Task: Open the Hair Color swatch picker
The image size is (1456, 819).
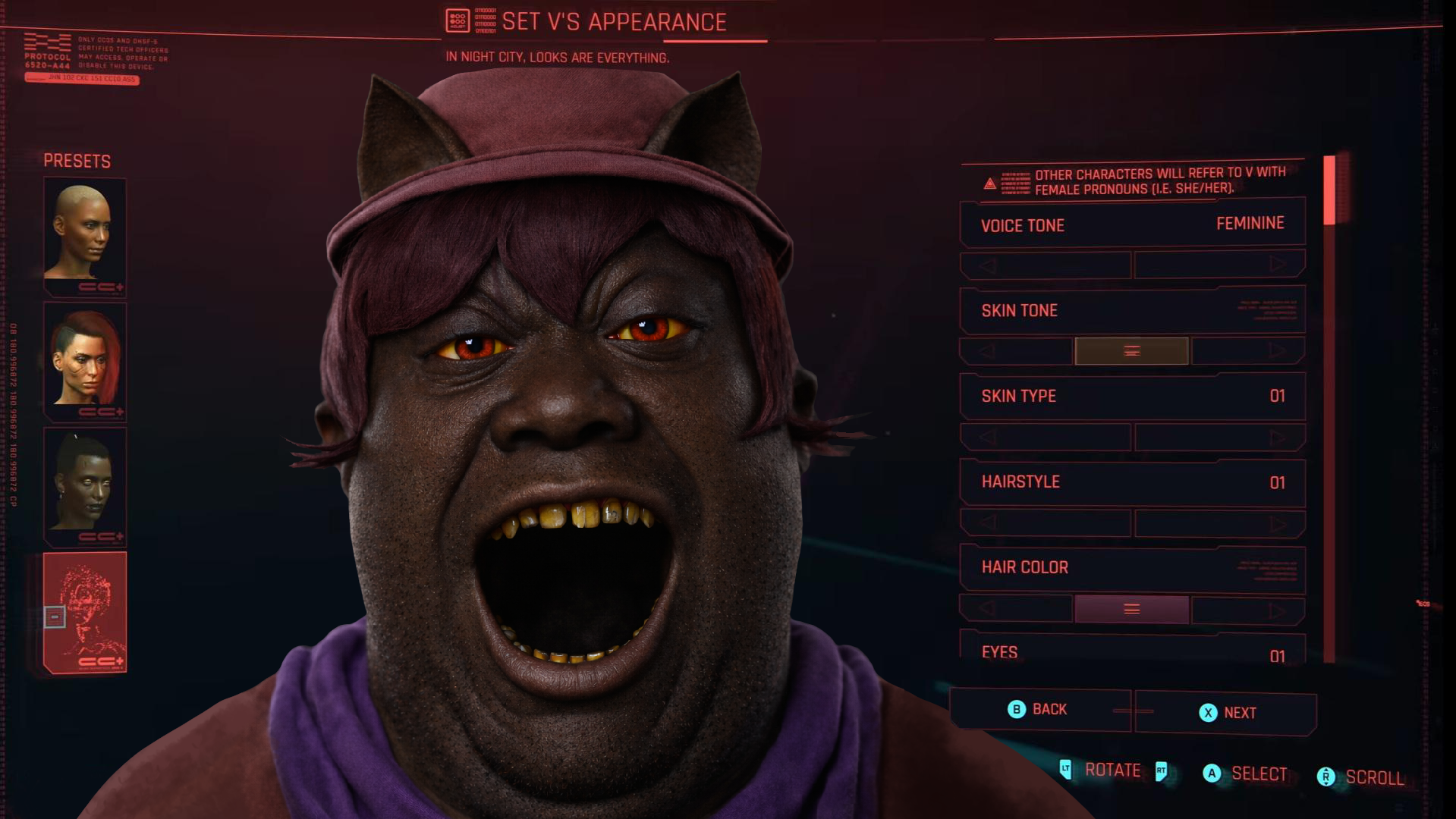Action: (x=1131, y=610)
